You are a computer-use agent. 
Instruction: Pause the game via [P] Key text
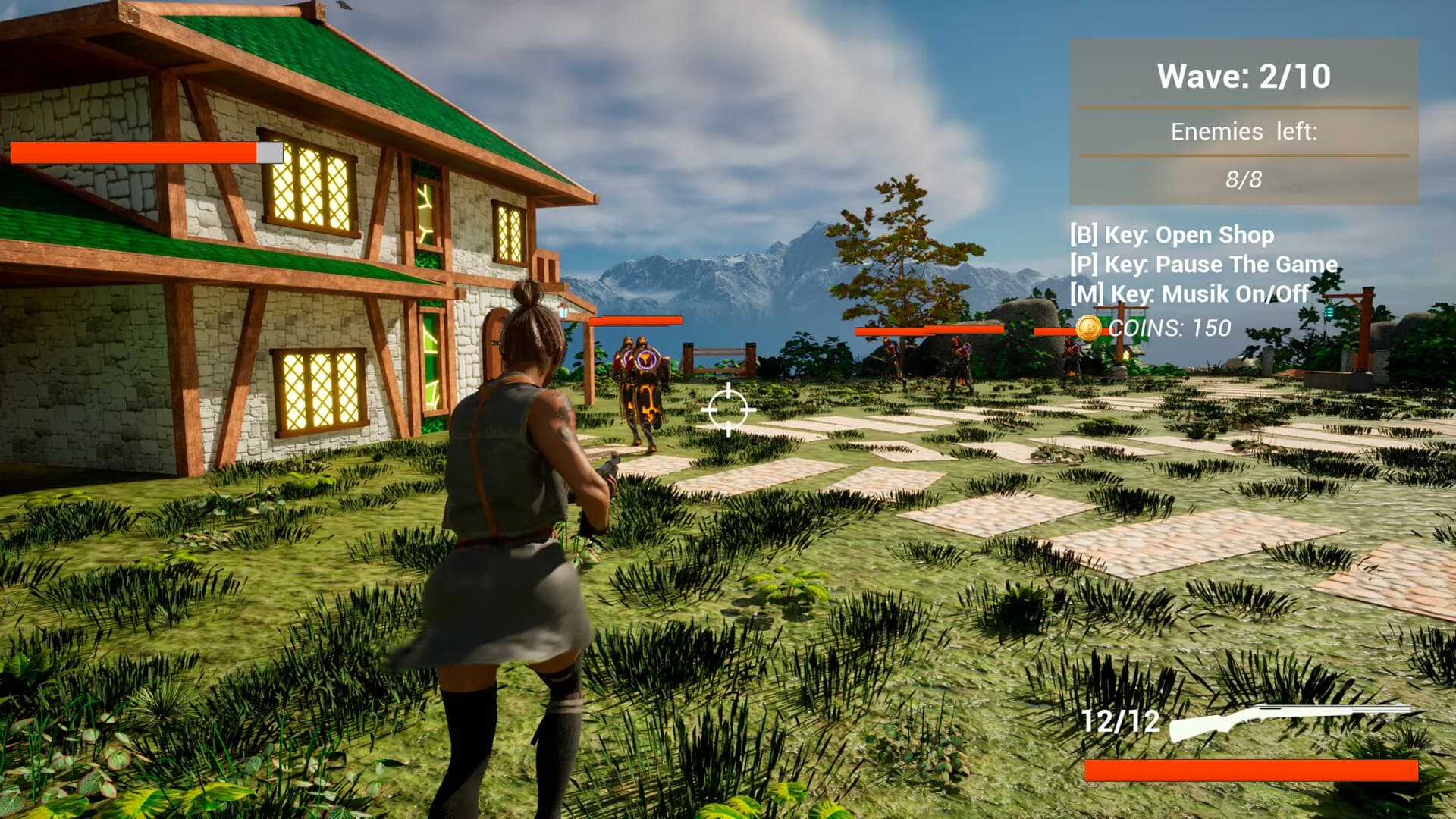[x=1202, y=265]
